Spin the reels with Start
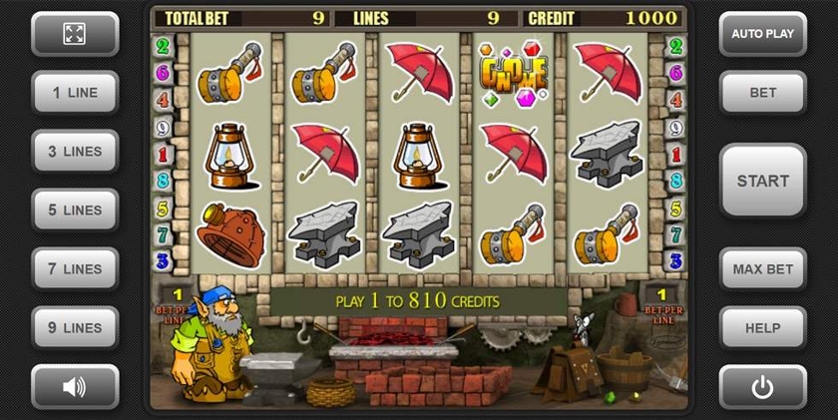The height and width of the screenshot is (420, 838). point(762,181)
